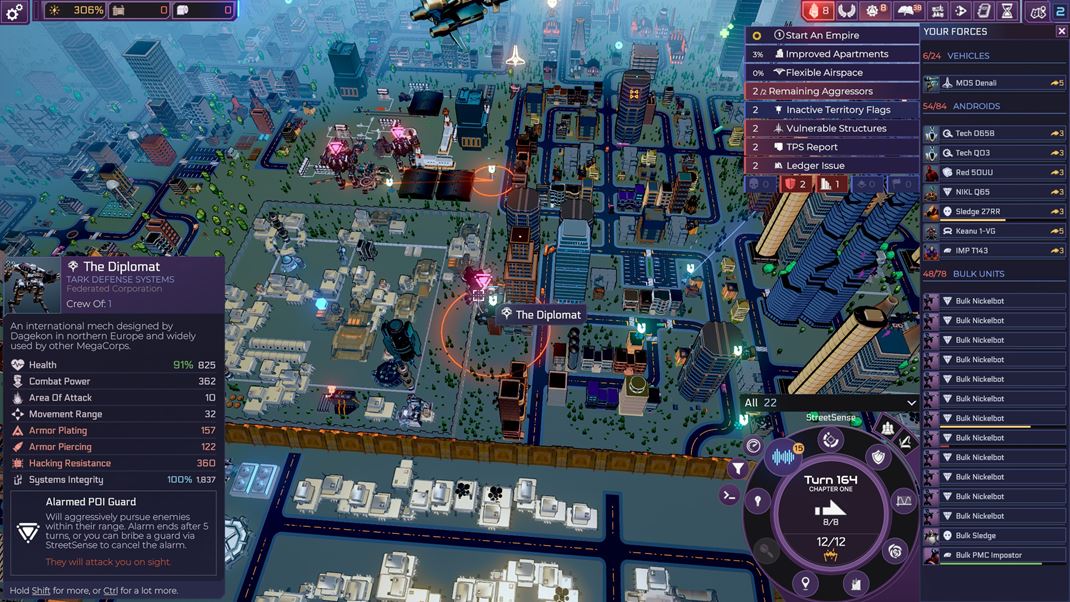This screenshot has height=602, width=1070.
Task: Show the Remaining Aggressors alert
Action: coord(832,91)
